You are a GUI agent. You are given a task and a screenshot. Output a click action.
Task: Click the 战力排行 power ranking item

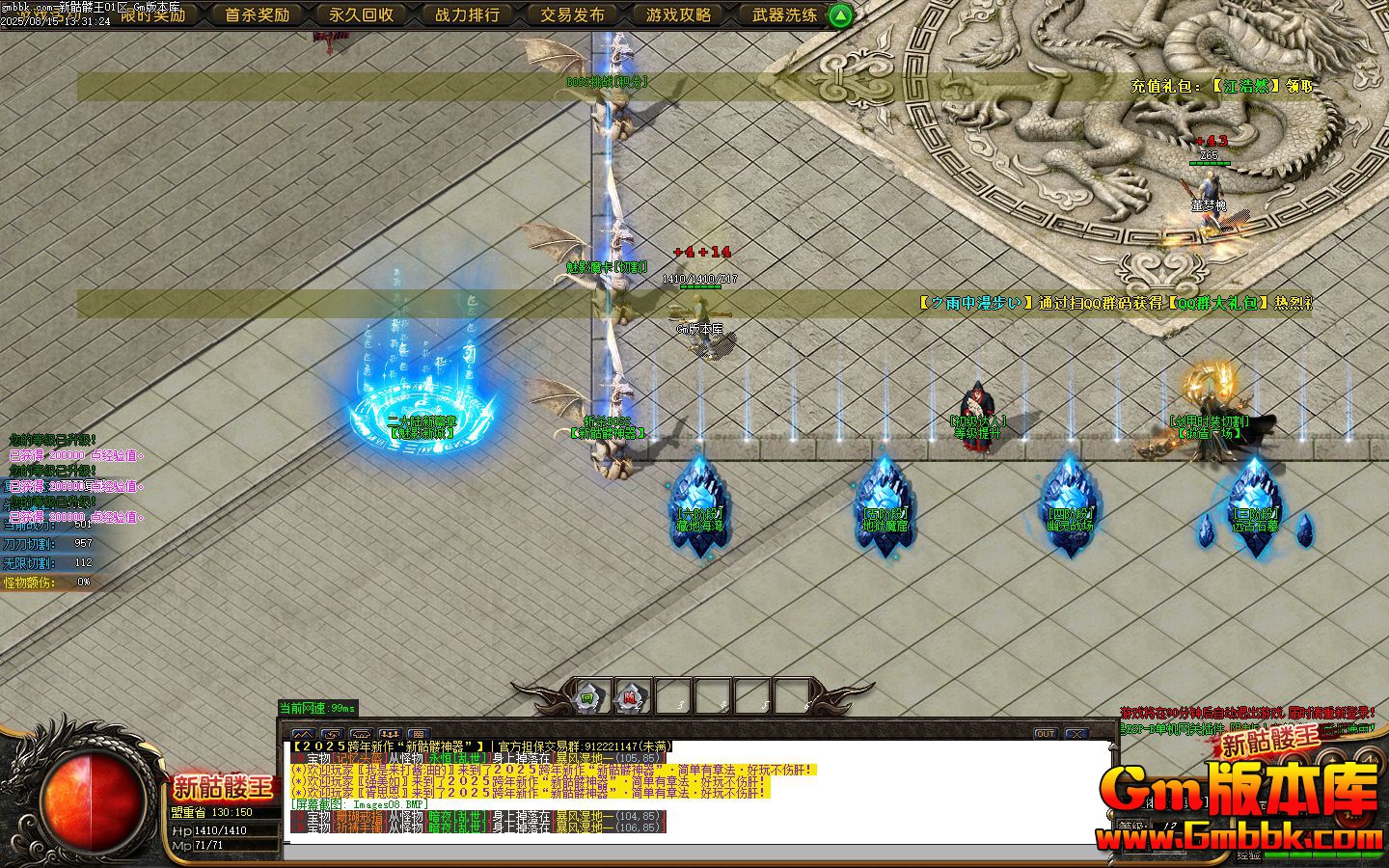point(467,15)
